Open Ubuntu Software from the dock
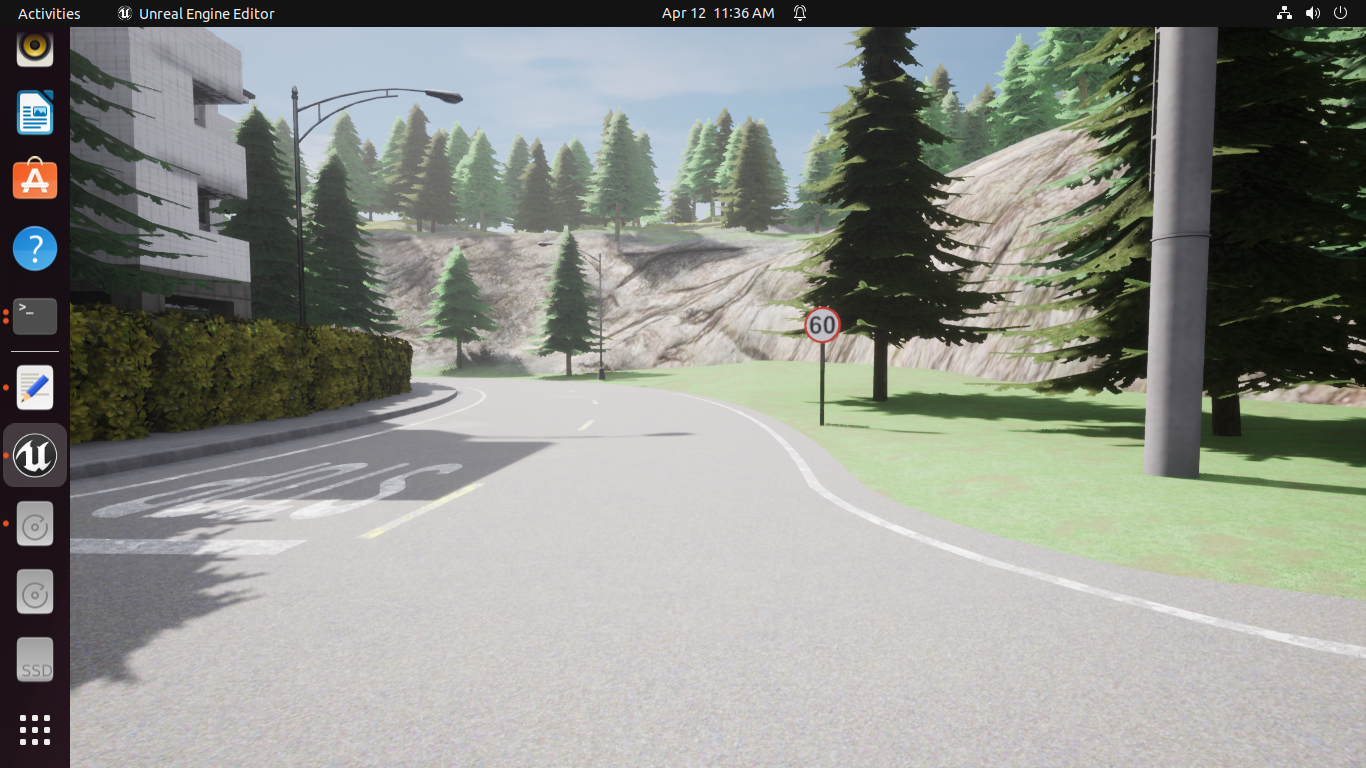Image resolution: width=1366 pixels, height=768 pixels. [x=34, y=180]
